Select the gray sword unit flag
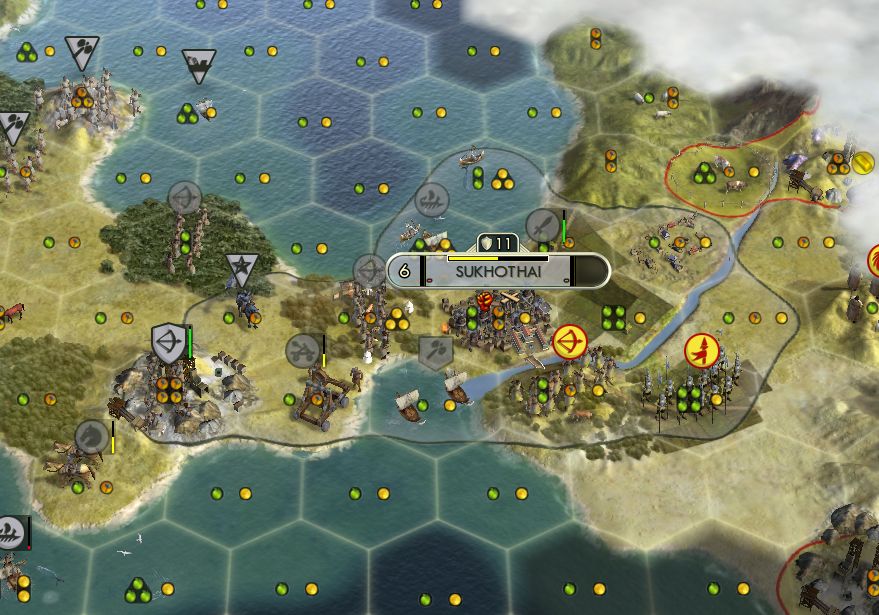 pos(543,226)
